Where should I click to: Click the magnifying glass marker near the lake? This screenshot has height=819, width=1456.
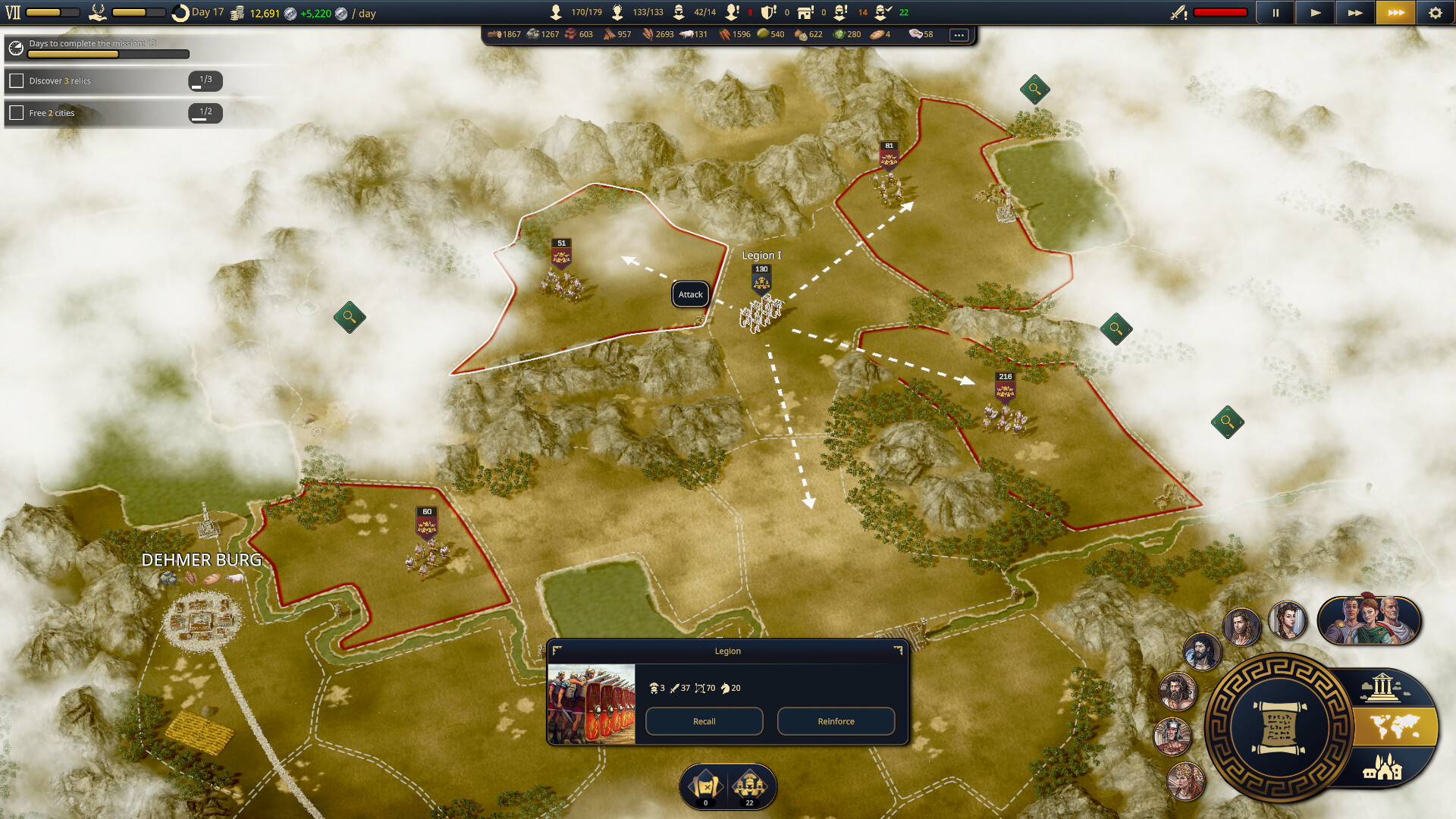(1034, 89)
